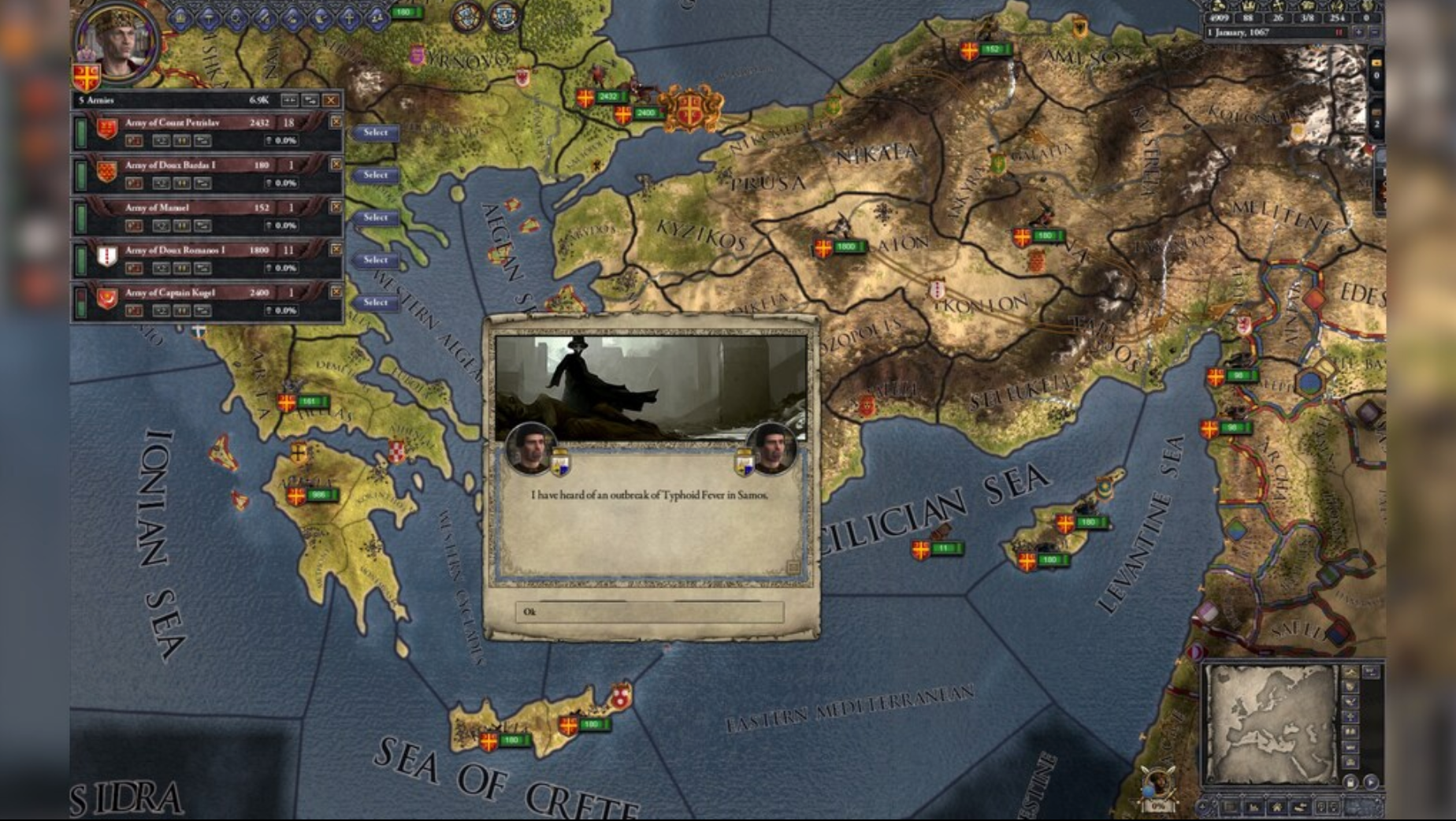Click the crown icon on the top toolbar
The height and width of the screenshot is (821, 1456).
click(180, 17)
